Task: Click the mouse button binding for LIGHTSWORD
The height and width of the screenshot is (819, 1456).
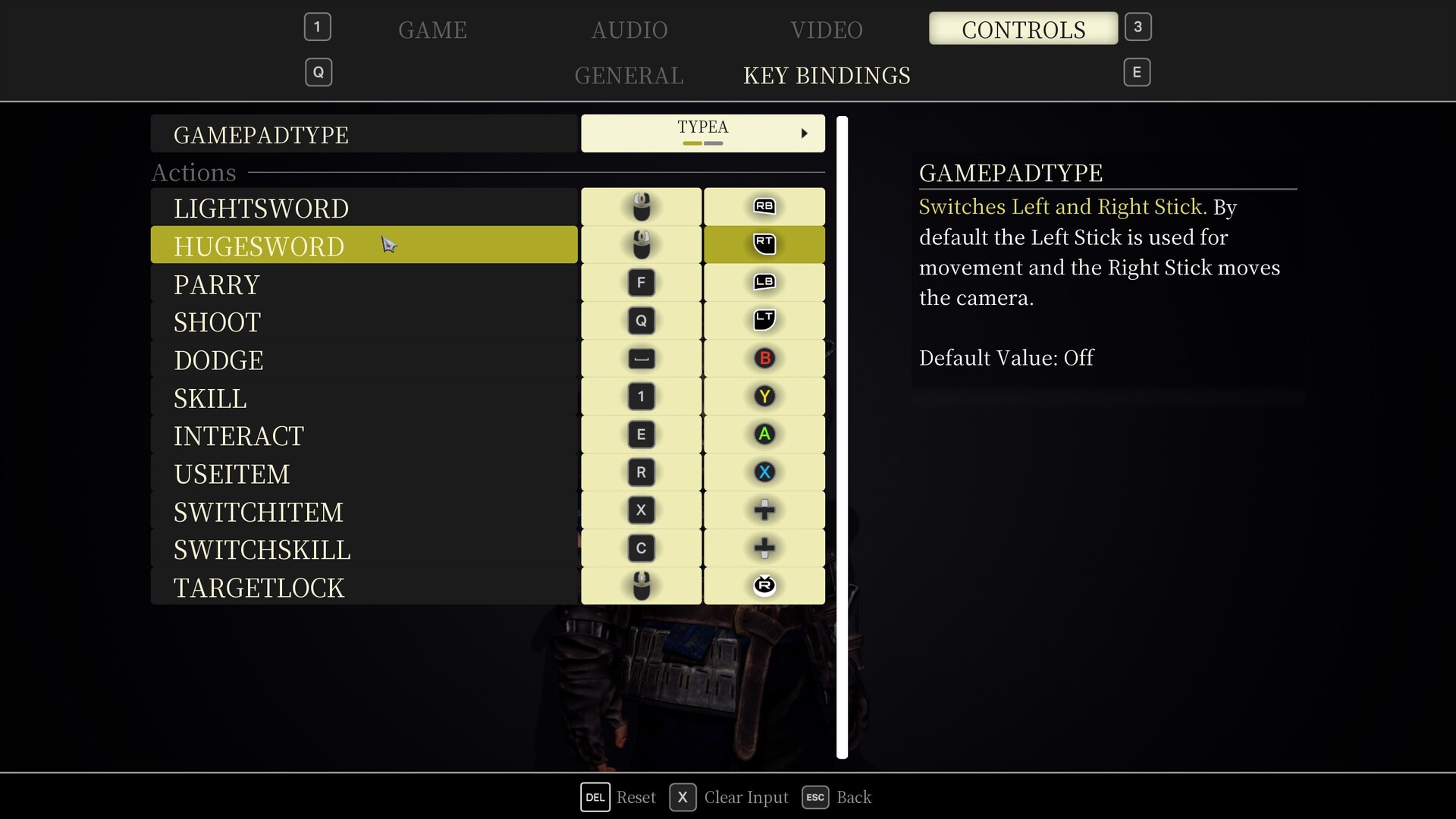Action: click(x=641, y=206)
